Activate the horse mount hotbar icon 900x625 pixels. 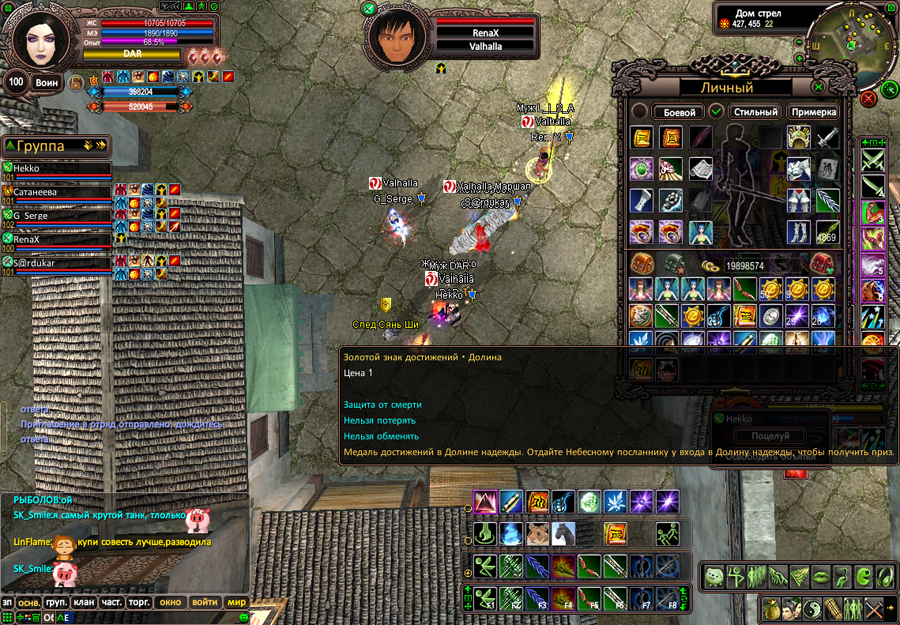click(x=563, y=533)
